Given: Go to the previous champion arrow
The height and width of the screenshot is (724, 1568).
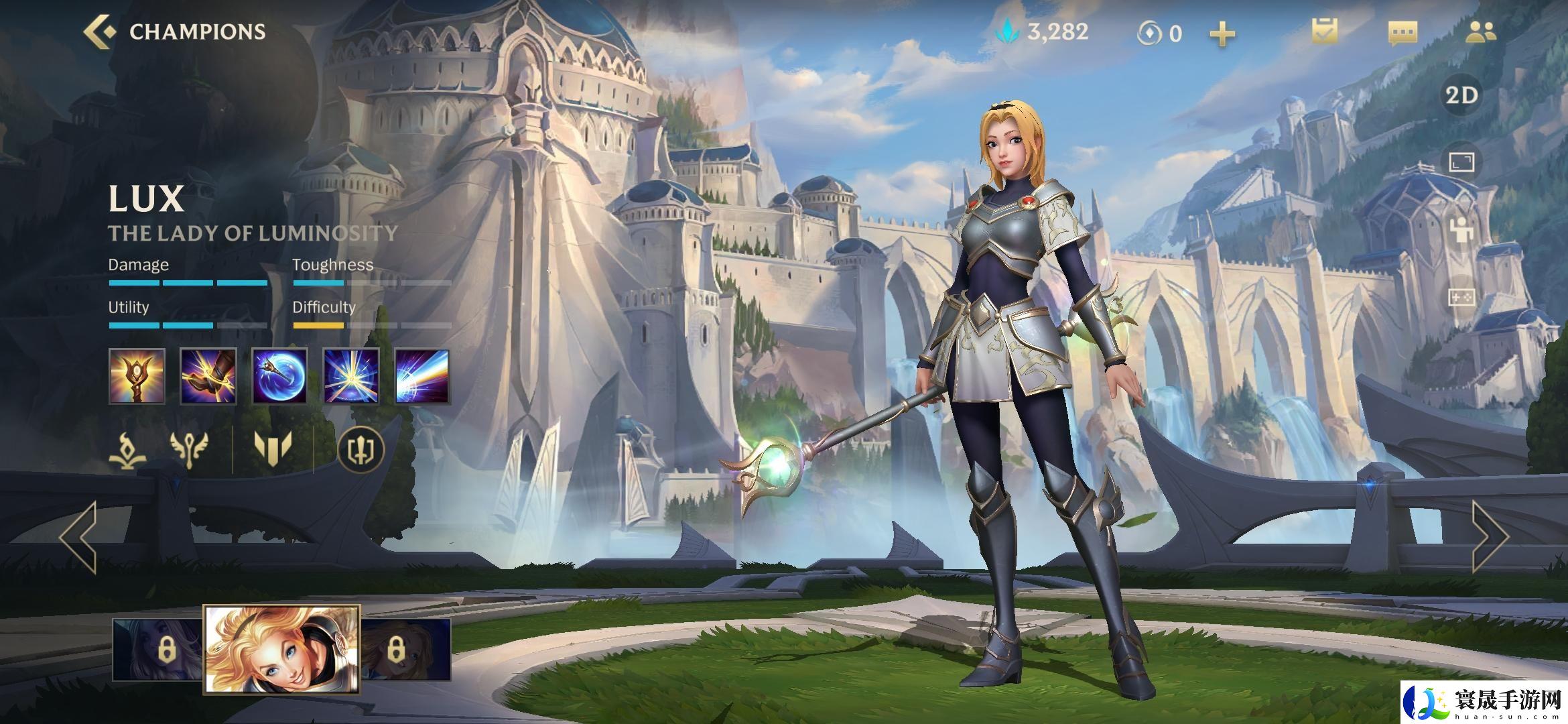Looking at the screenshot, I should coord(78,538).
